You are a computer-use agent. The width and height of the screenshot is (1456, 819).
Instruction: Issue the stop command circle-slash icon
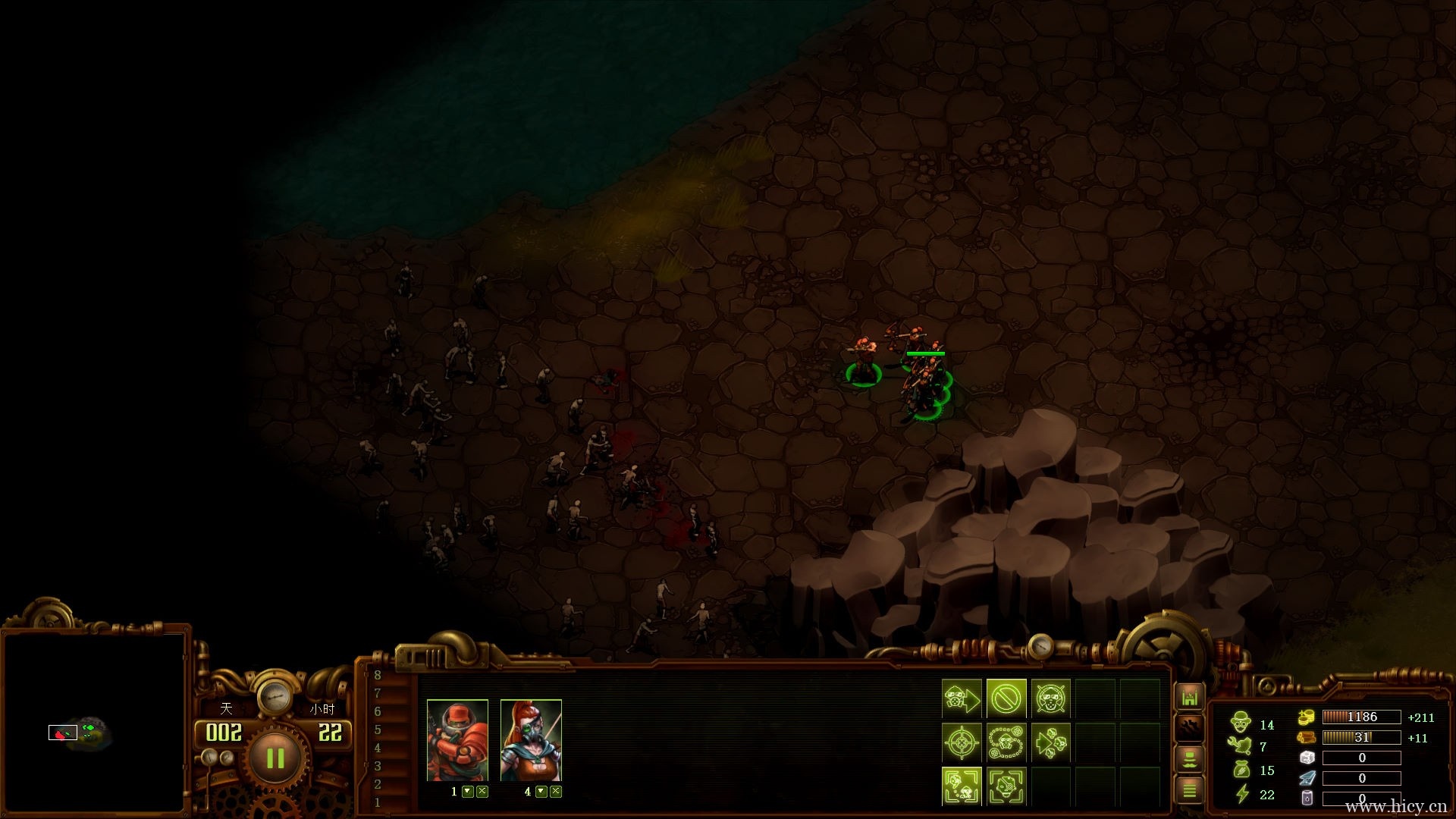(x=1006, y=698)
